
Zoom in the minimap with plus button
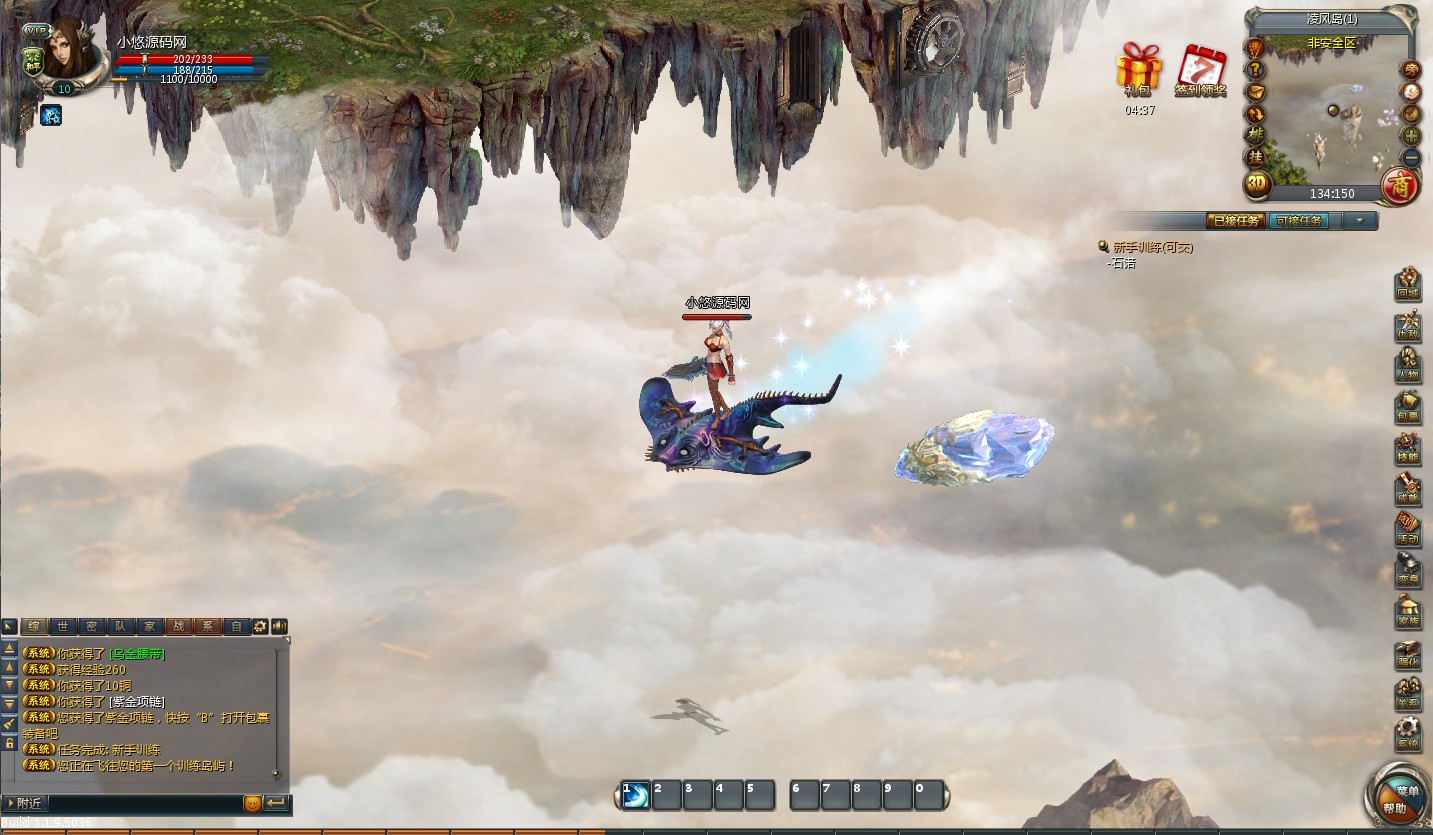click(x=1411, y=136)
